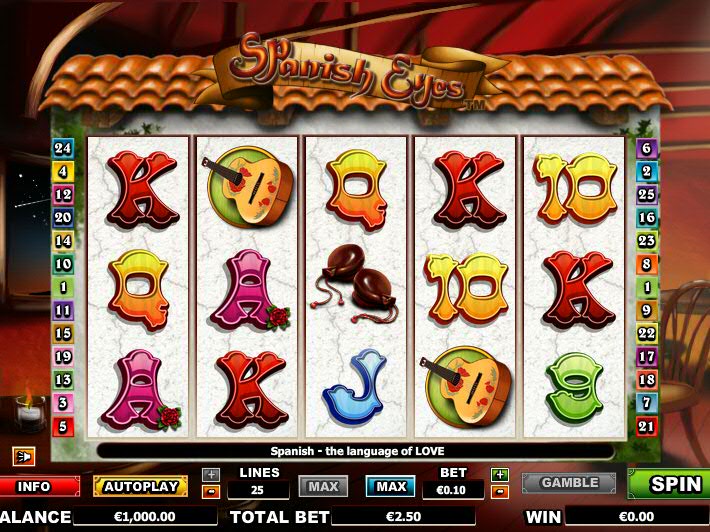Choose payline marker 21

[646, 427]
